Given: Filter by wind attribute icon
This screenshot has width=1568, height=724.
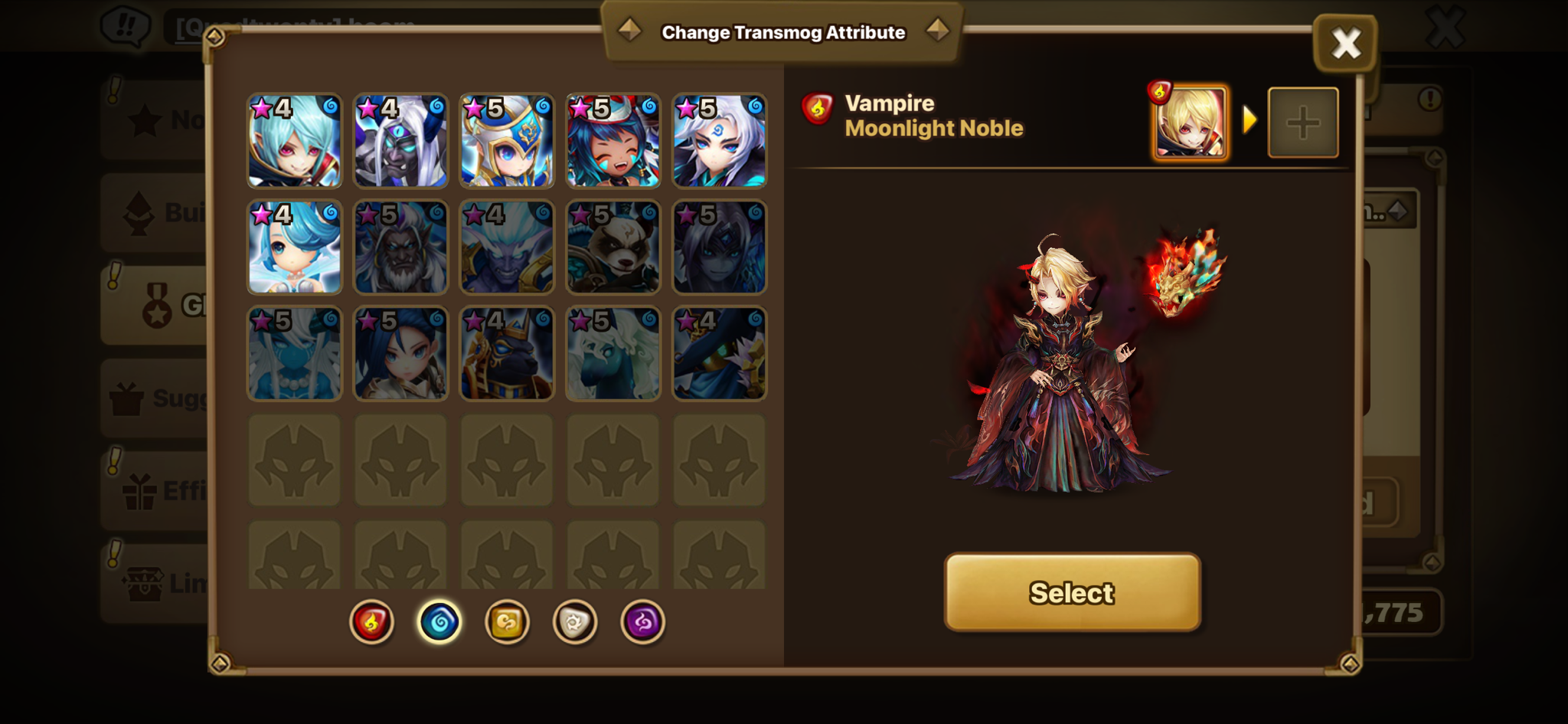Looking at the screenshot, I should (x=507, y=621).
